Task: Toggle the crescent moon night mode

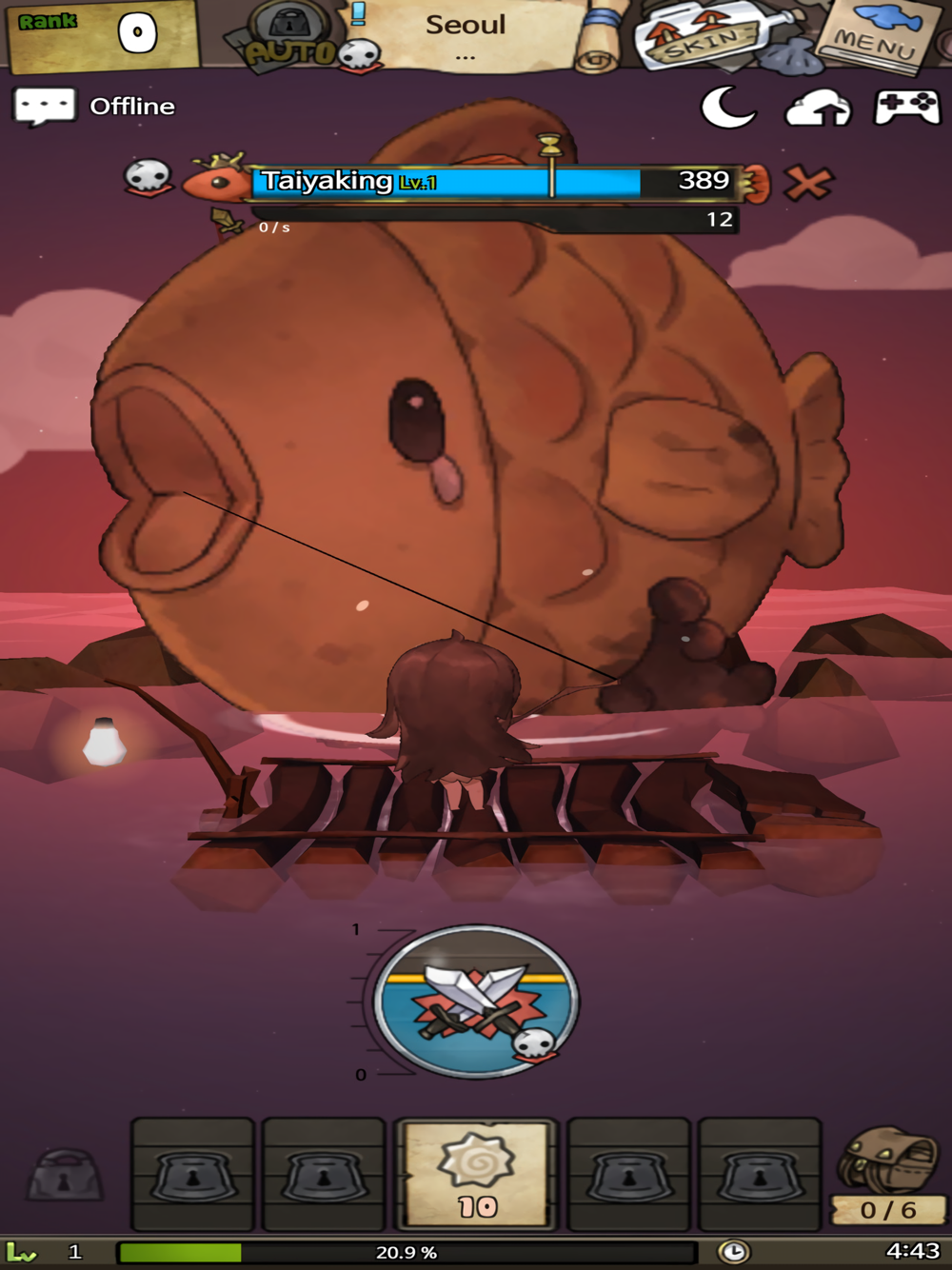Action: [x=727, y=107]
